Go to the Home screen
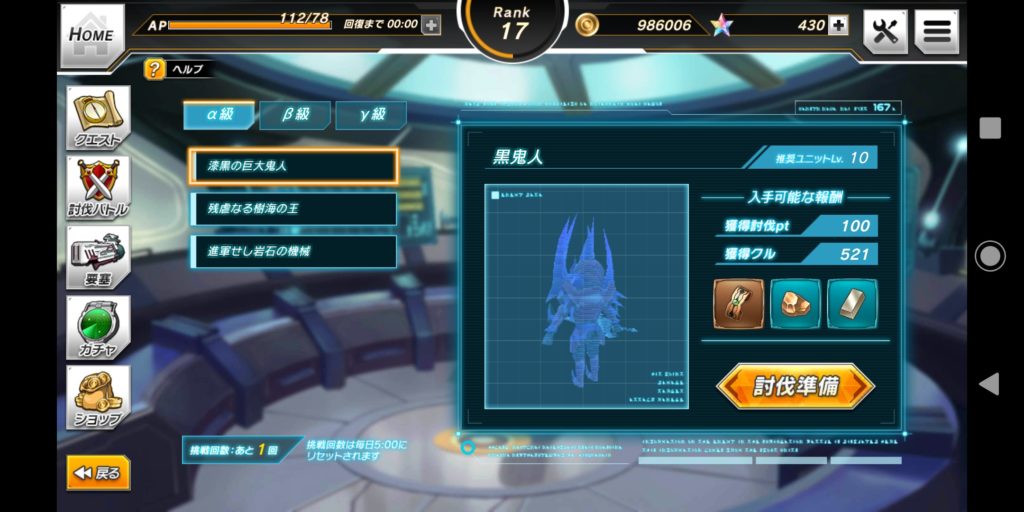The image size is (1024, 512). 92,36
